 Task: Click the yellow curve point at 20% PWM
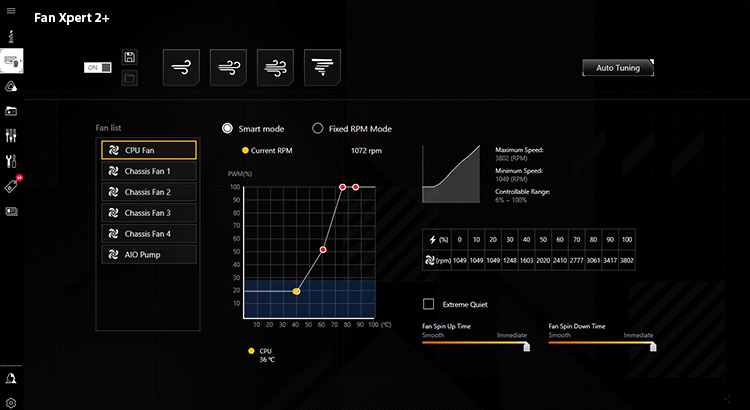[x=296, y=291]
